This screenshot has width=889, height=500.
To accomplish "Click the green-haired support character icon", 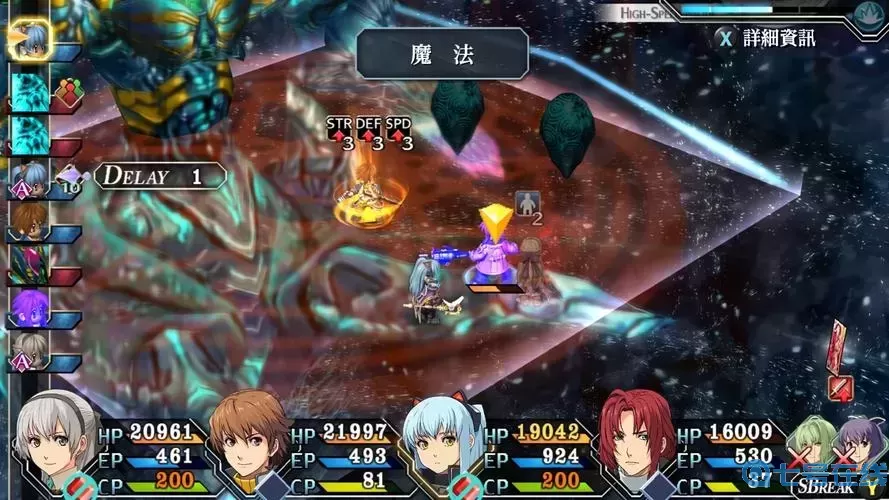I will click(x=813, y=442).
